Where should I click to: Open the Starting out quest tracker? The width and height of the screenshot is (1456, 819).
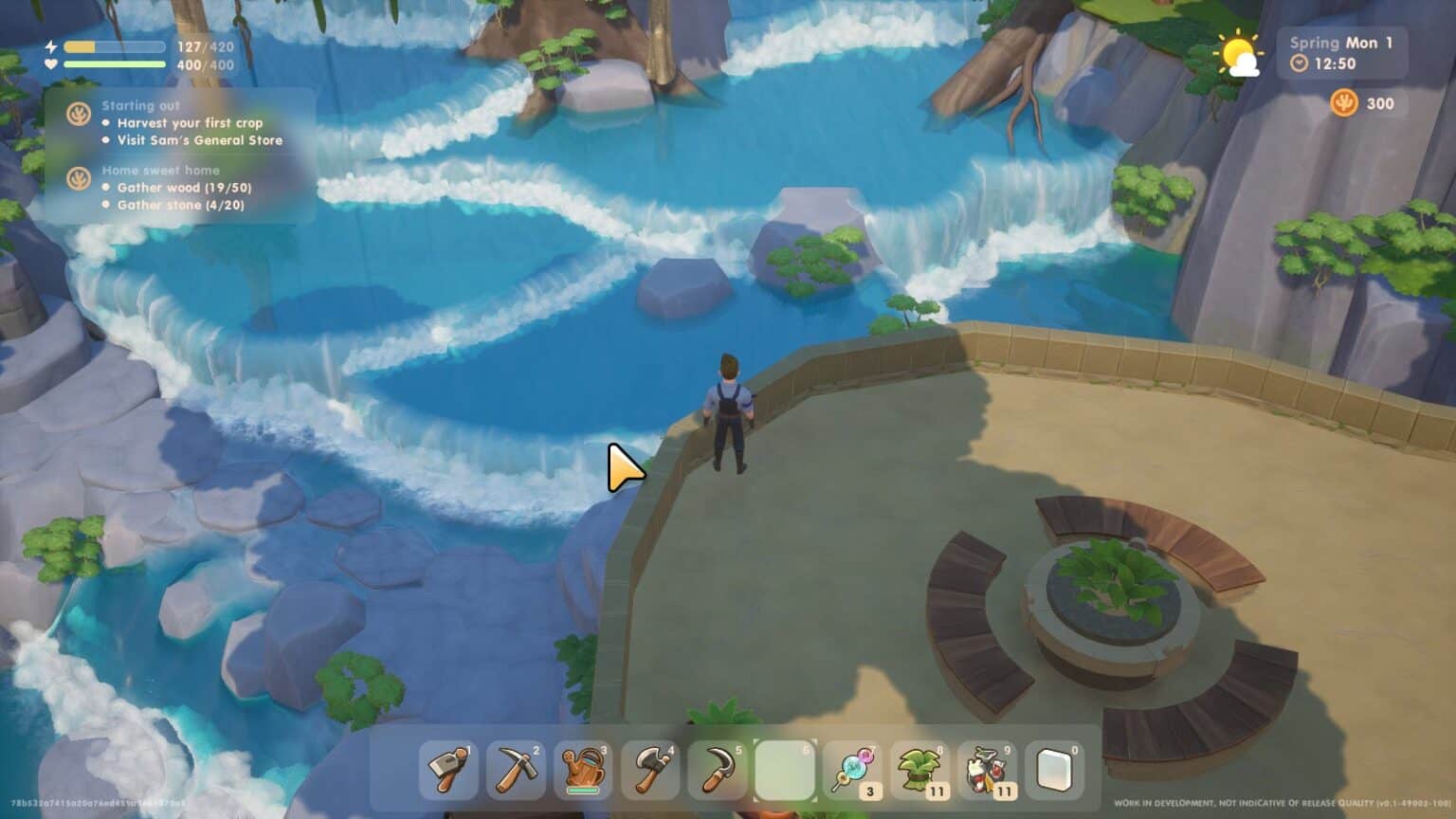[x=141, y=106]
